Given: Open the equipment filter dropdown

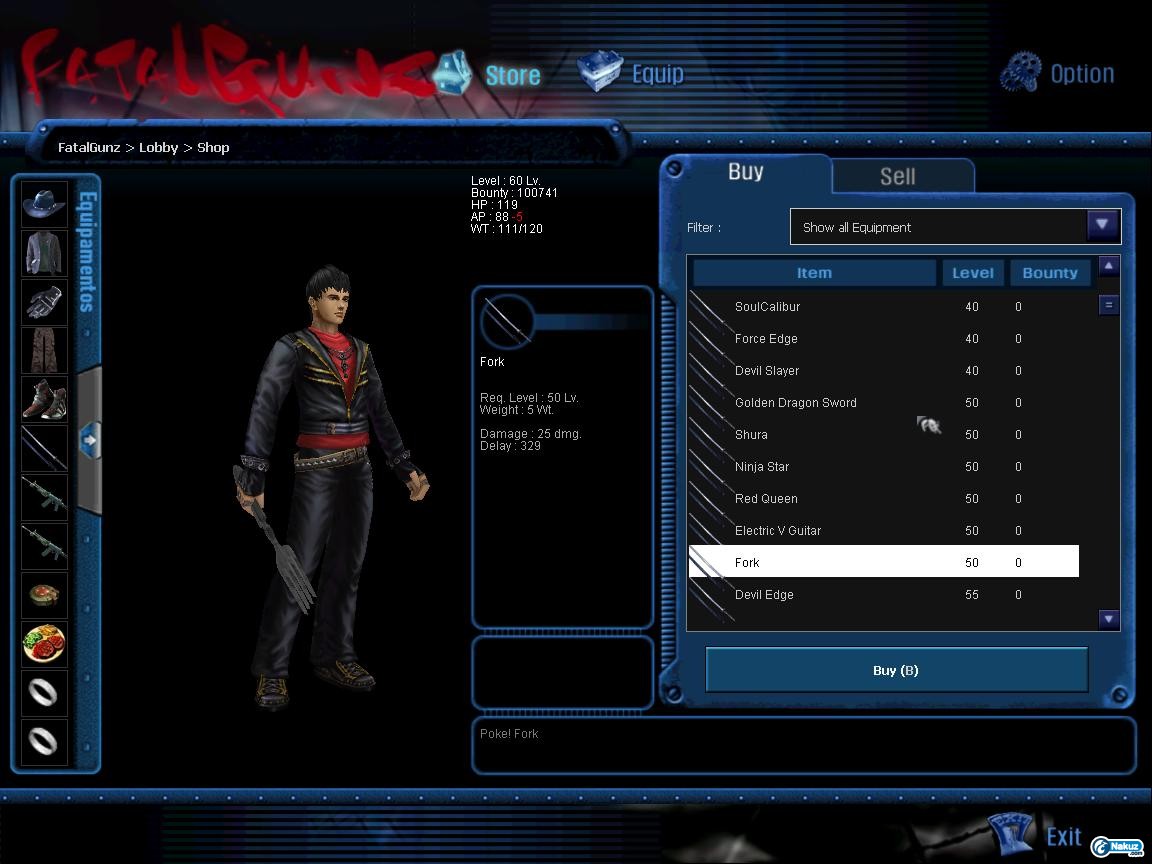Looking at the screenshot, I should (1102, 226).
